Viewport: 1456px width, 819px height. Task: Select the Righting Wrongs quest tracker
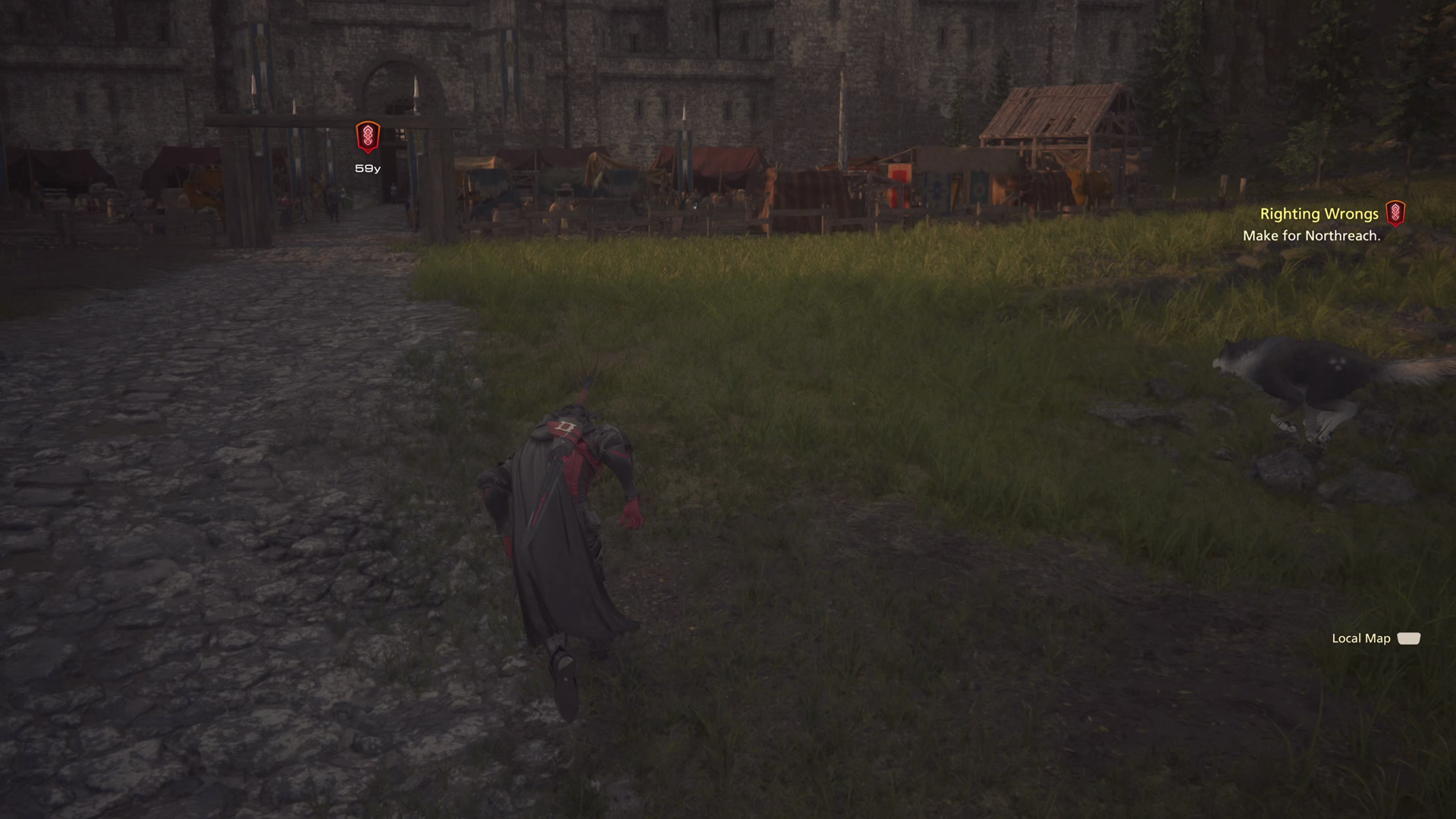point(1319,215)
